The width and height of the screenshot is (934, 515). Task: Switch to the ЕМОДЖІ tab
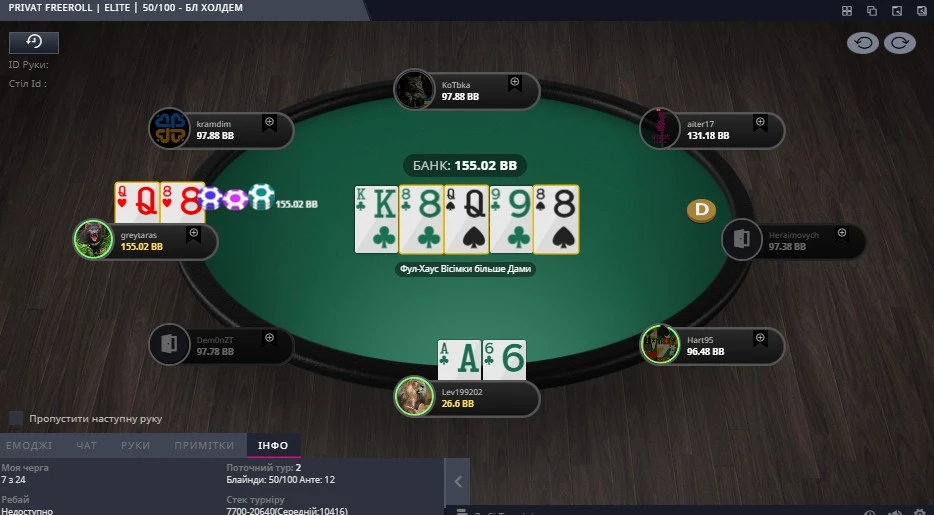29,446
